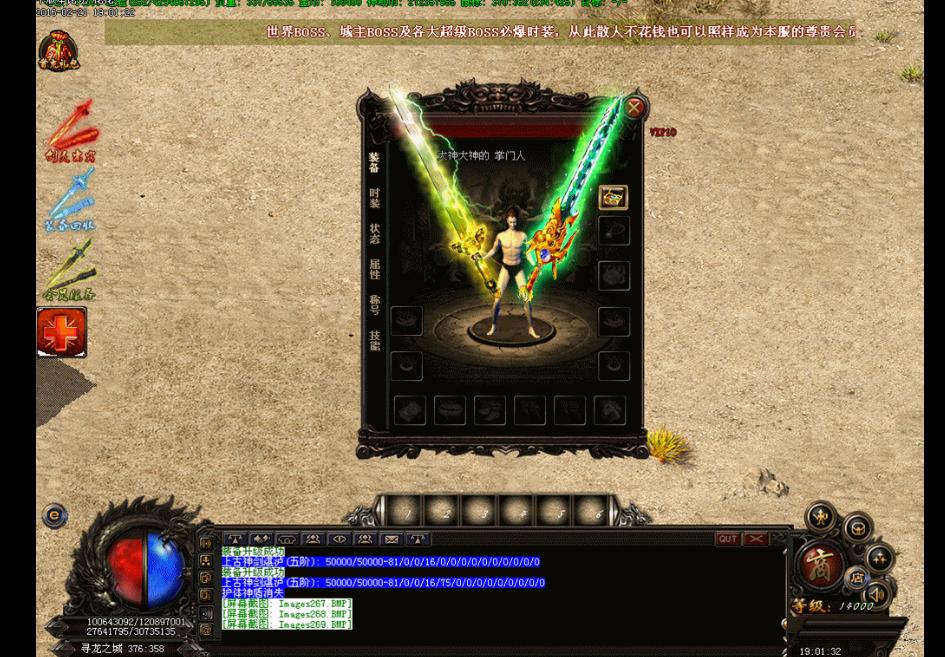Show the 属性 attributes tab
Screen dimensions: 945x657
click(x=374, y=268)
